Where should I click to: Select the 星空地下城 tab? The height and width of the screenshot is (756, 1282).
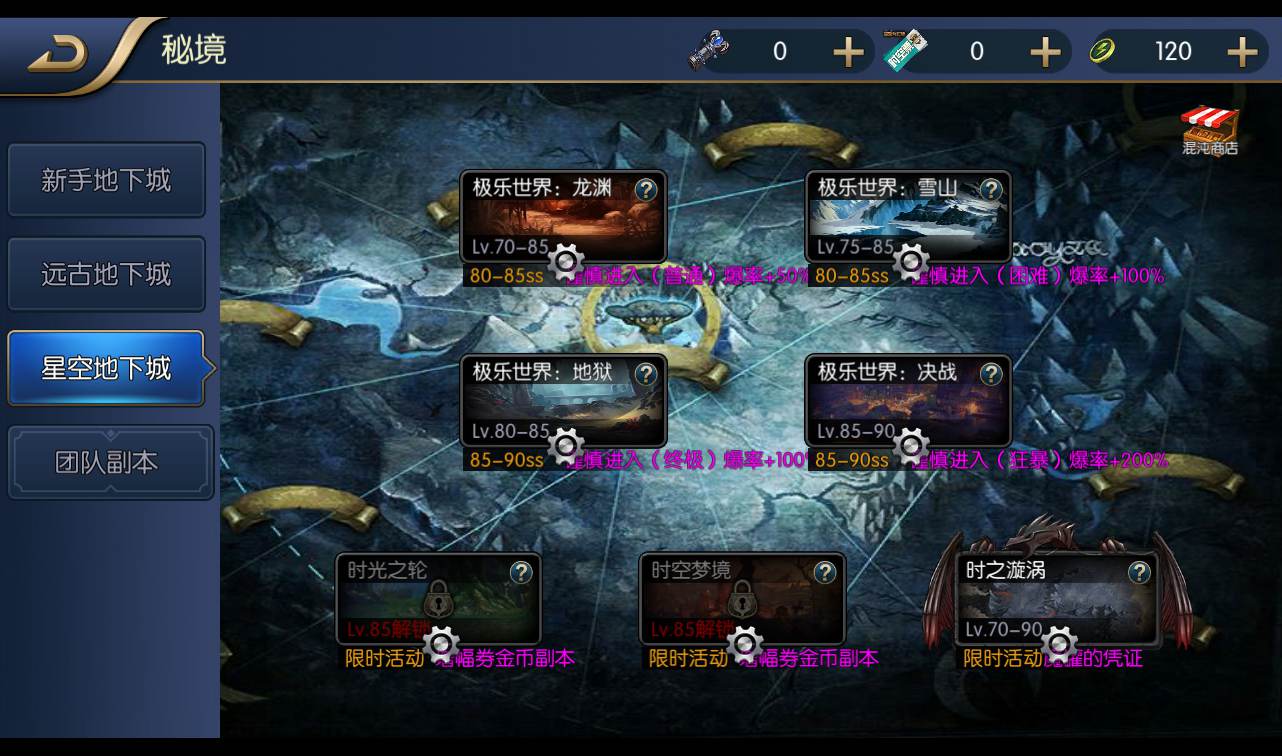pos(107,367)
